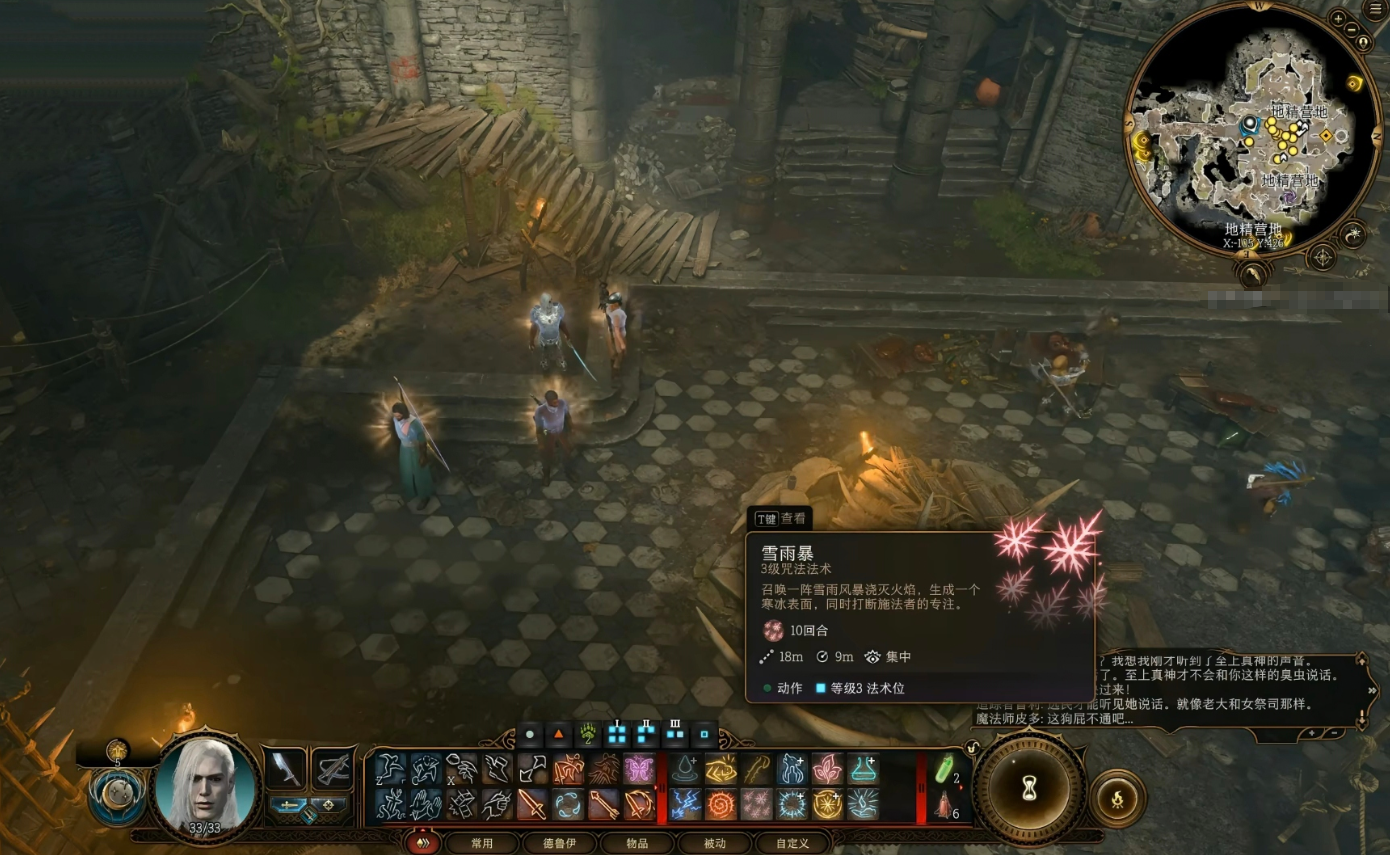Activate the orange sword attack skill

(532, 804)
